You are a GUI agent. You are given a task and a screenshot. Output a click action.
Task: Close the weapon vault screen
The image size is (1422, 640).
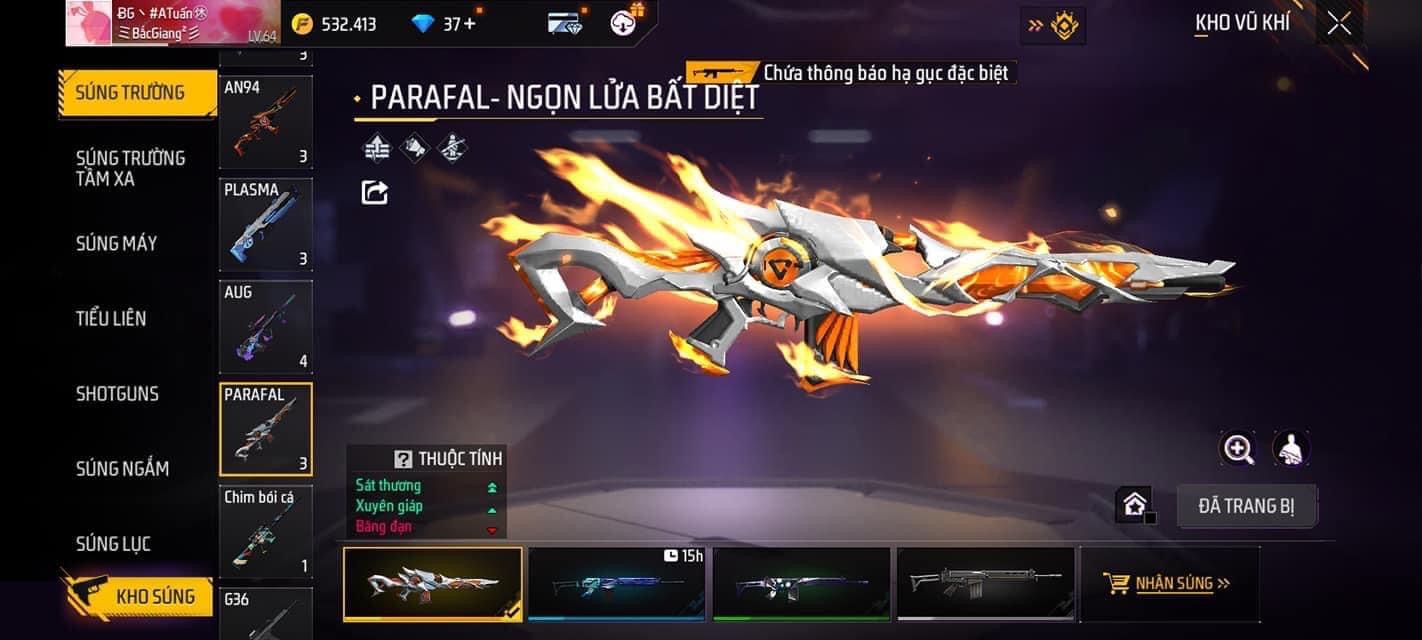(x=1339, y=24)
